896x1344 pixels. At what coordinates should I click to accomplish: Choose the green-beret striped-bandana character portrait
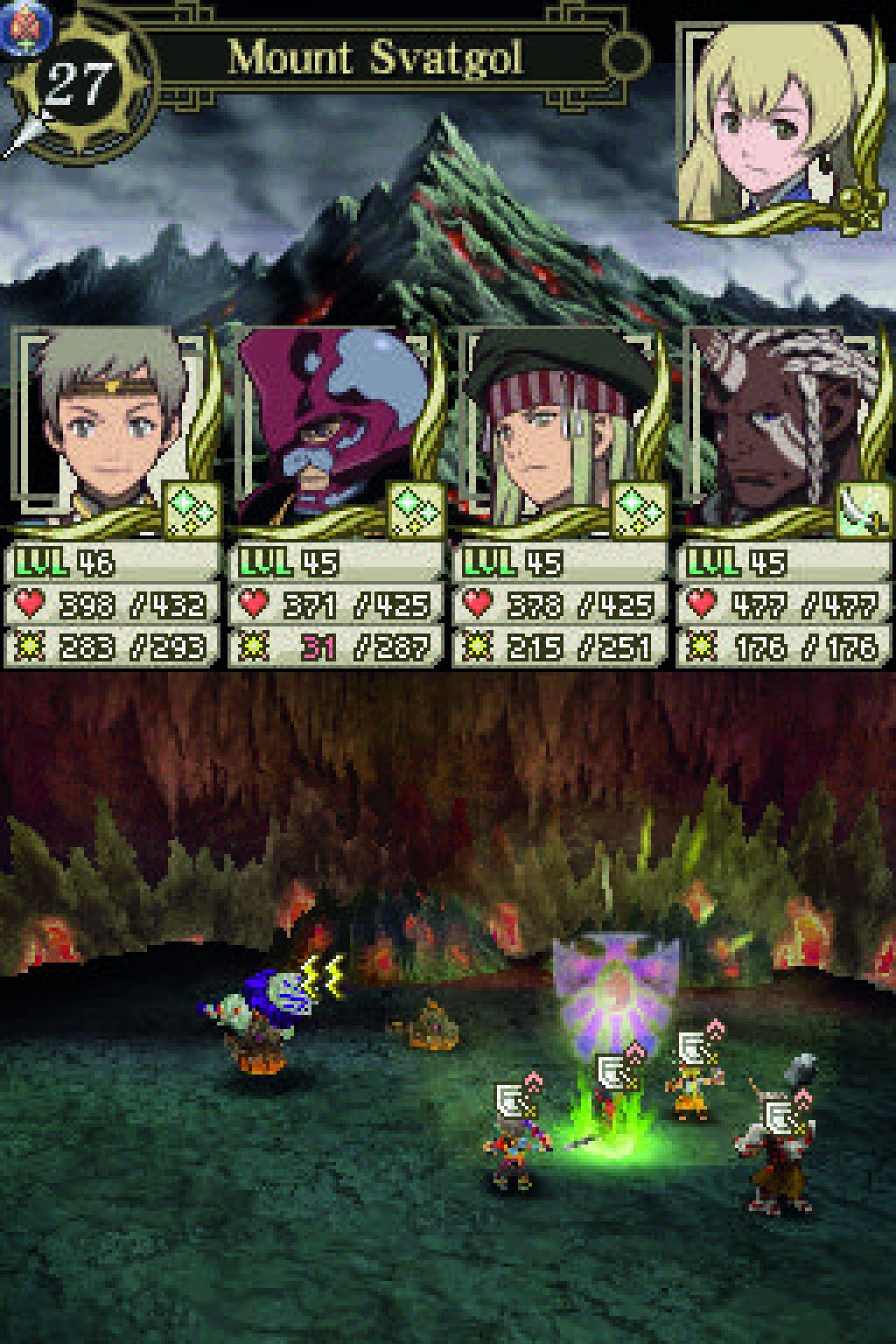[551, 429]
